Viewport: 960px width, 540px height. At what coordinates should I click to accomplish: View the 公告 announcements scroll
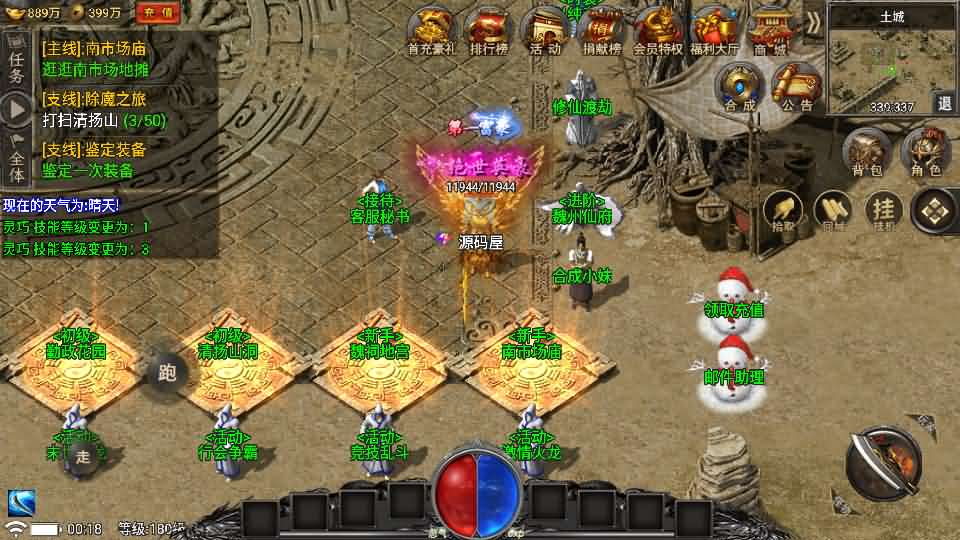796,87
